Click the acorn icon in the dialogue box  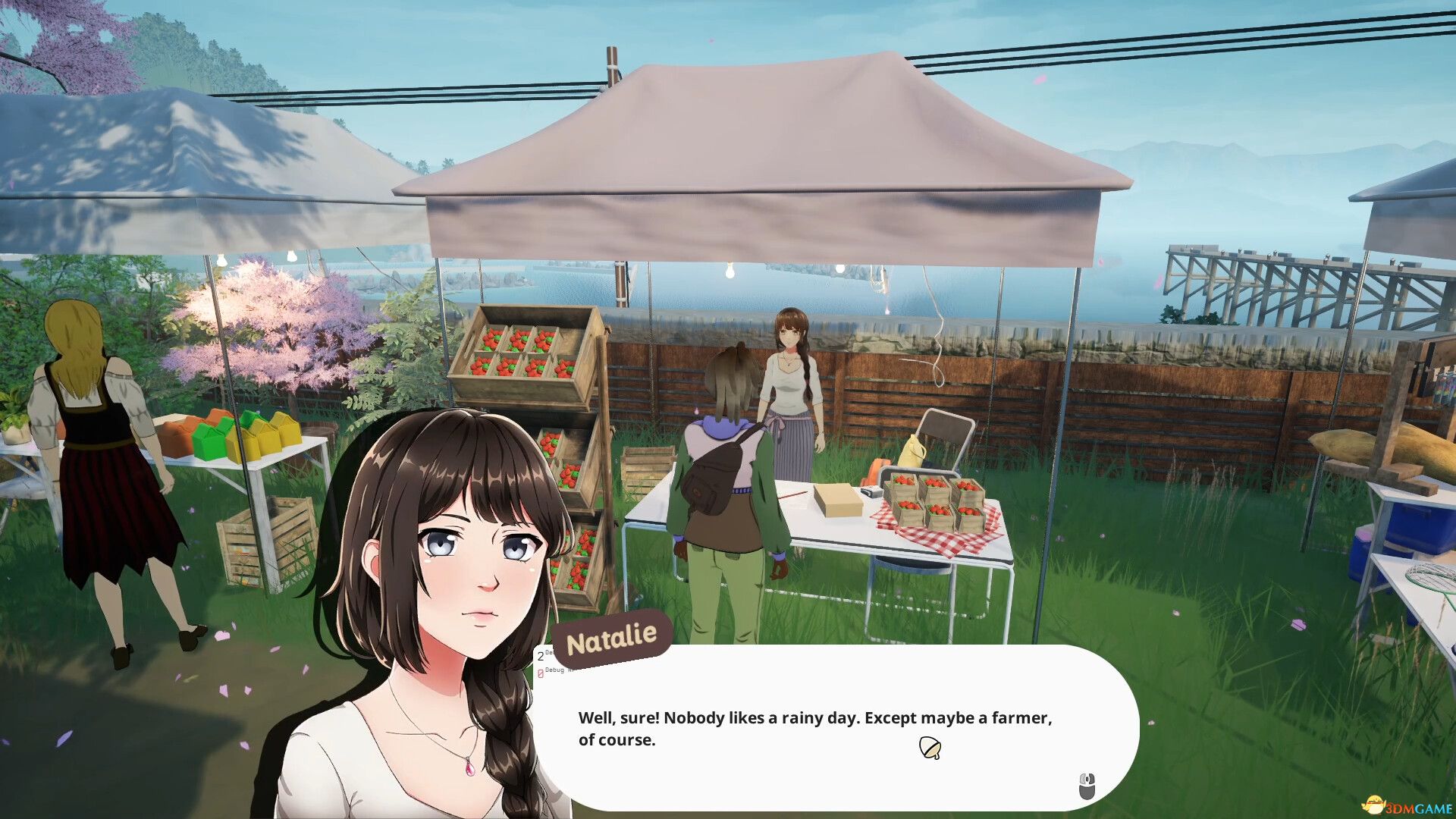coord(930,746)
